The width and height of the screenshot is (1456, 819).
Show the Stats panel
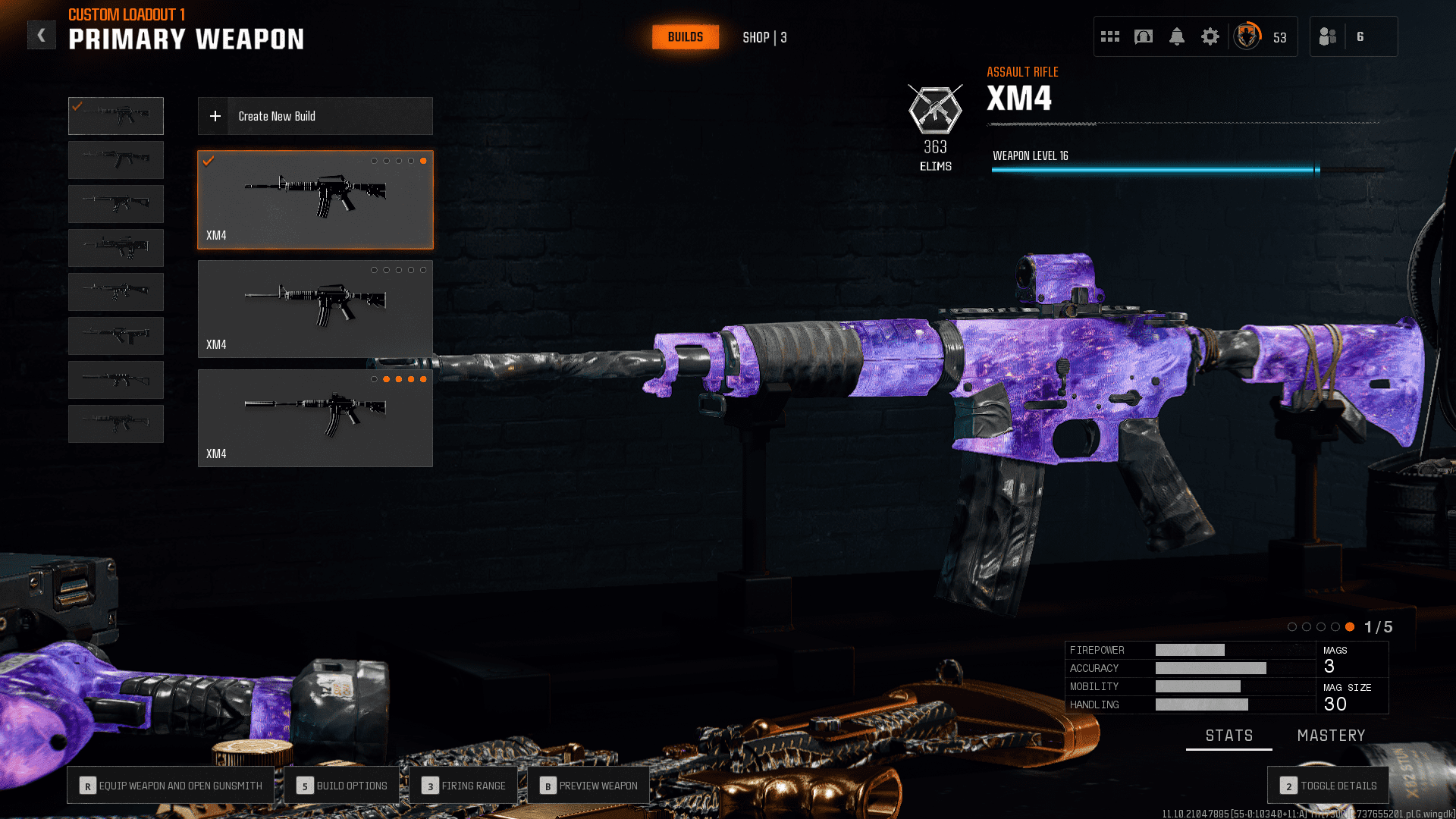pos(1228,736)
